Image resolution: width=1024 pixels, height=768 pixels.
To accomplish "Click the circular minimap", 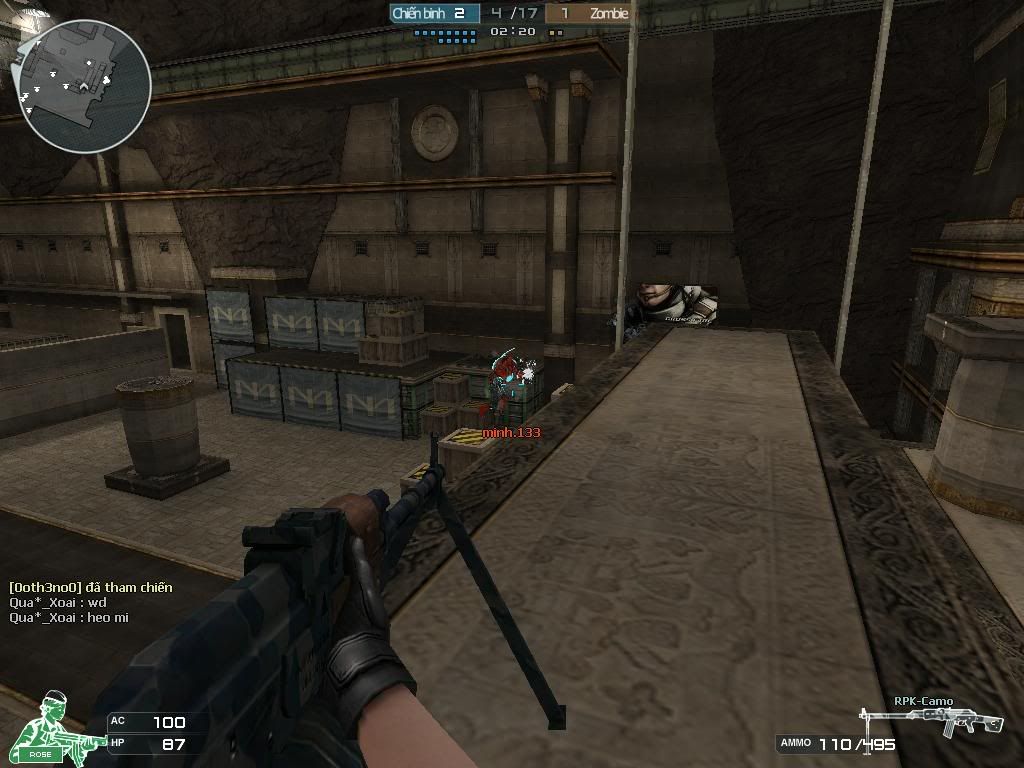I will 80,86.
